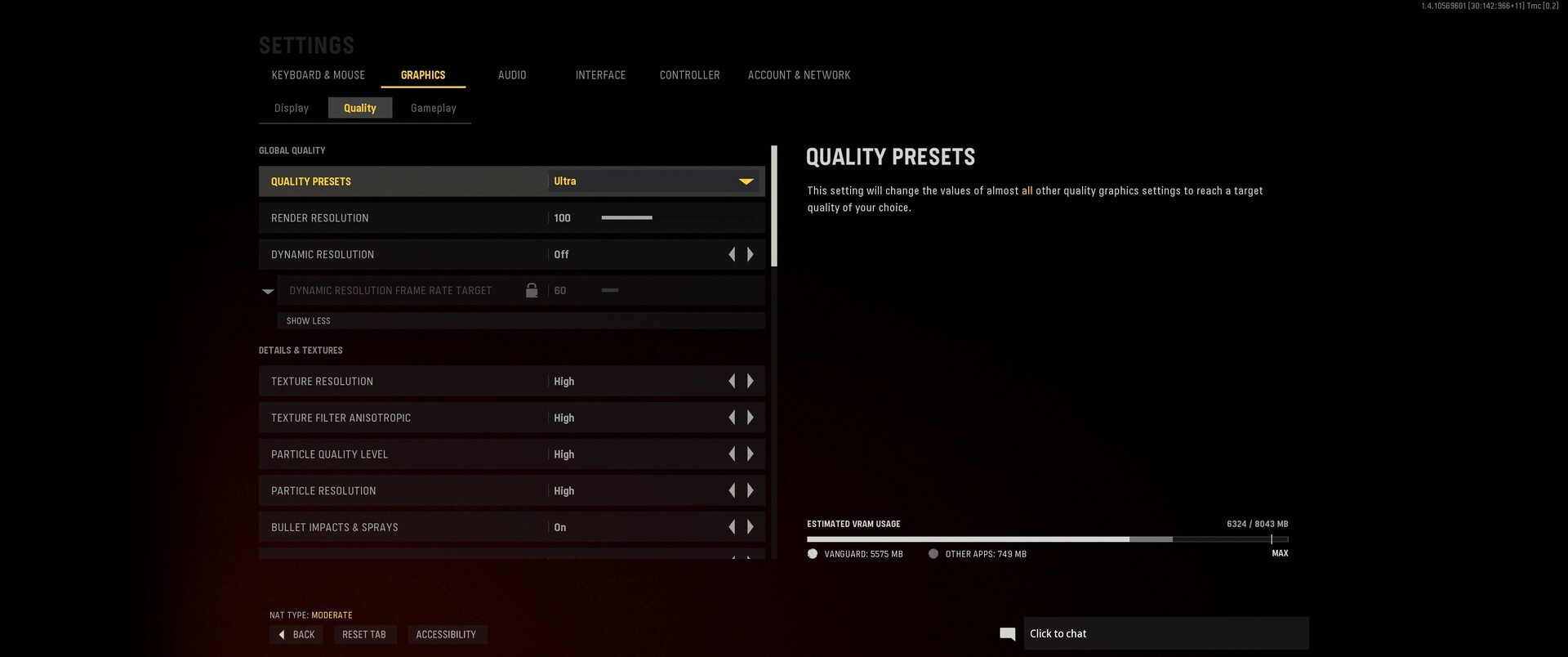Switch to the Display sub-tab
The width and height of the screenshot is (1568, 657).
point(292,108)
